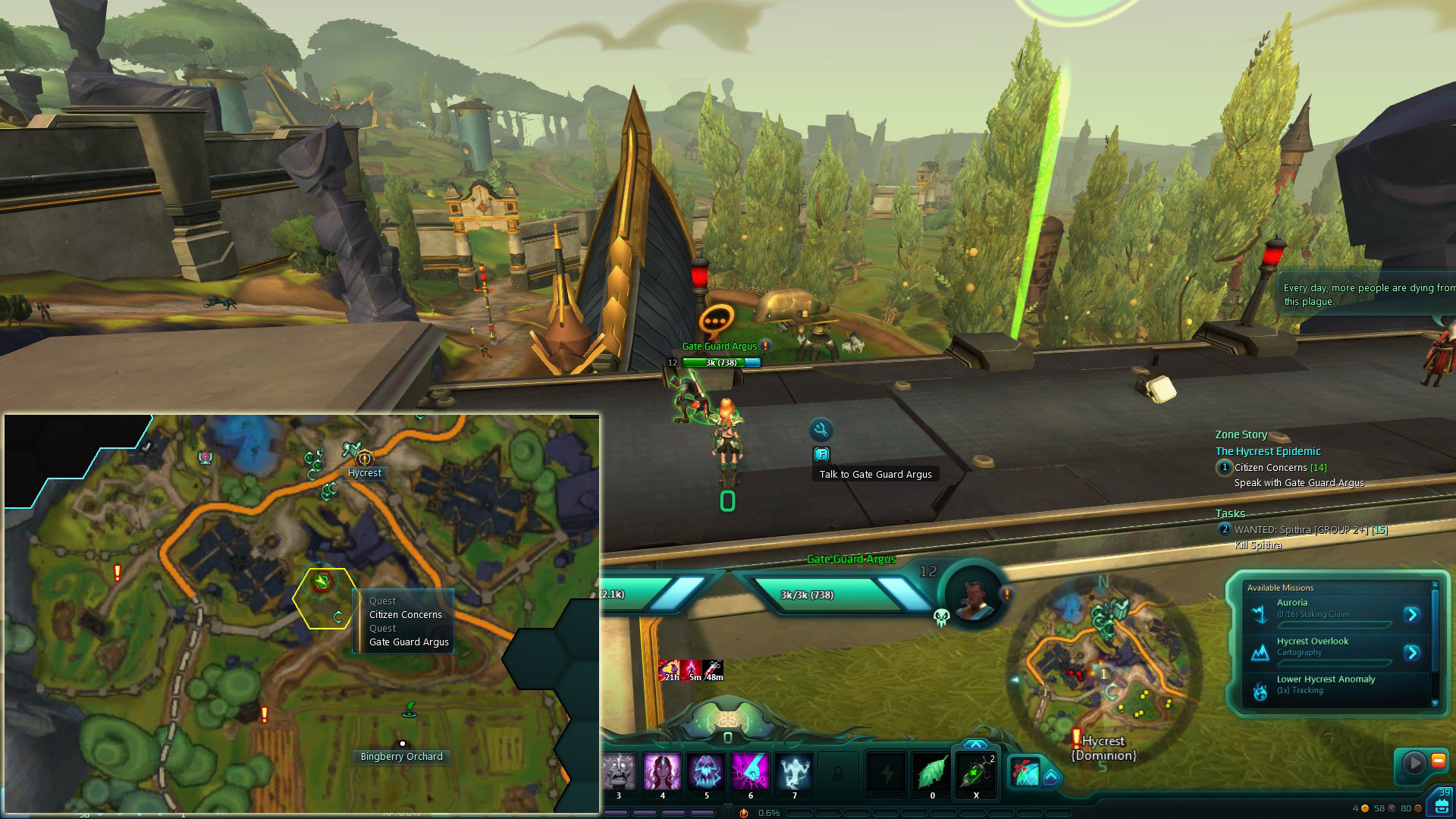
Task: Start the Auroria Staking Claim mission
Action: 1412,615
